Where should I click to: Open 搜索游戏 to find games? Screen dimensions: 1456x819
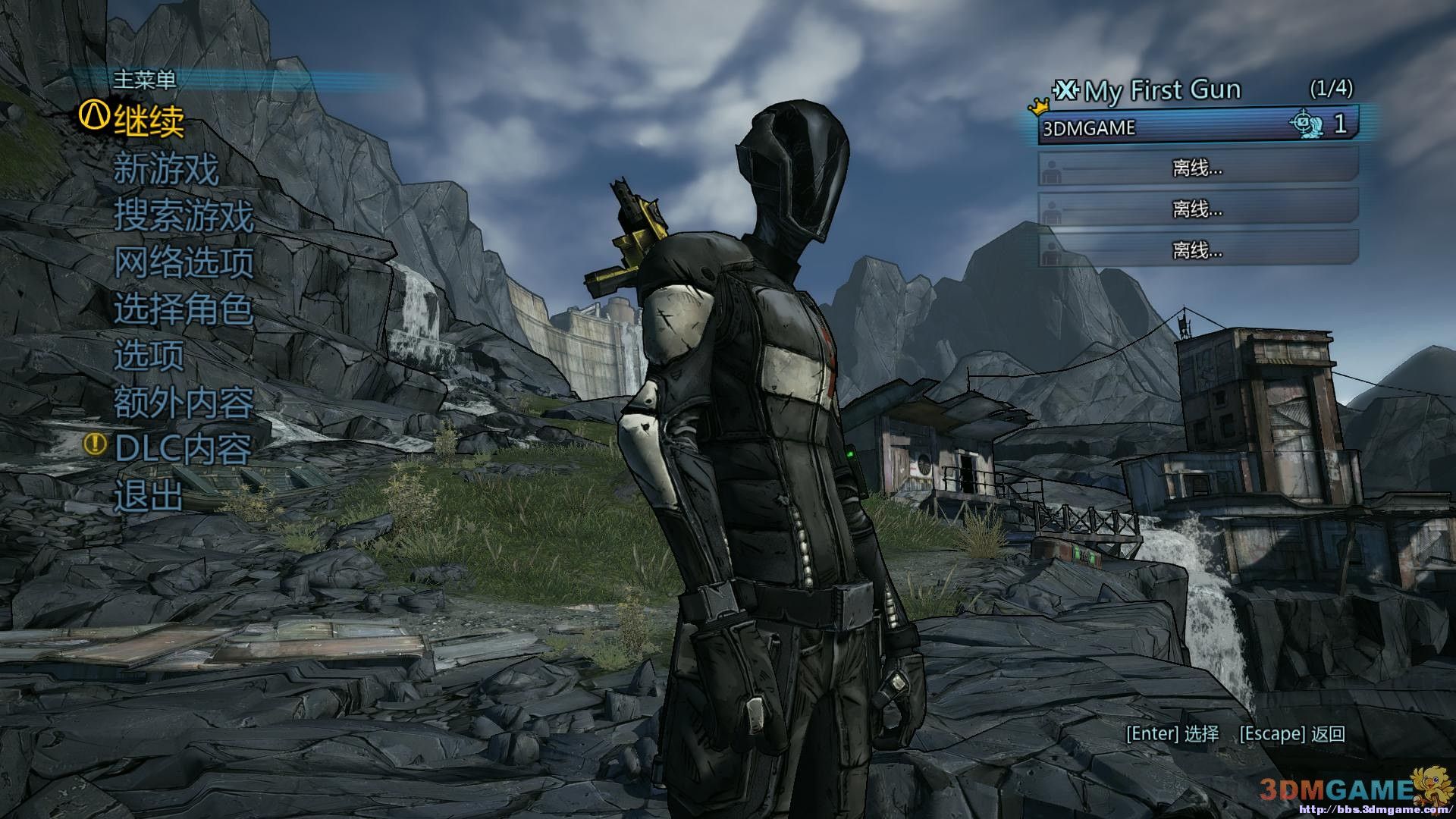coord(184,215)
